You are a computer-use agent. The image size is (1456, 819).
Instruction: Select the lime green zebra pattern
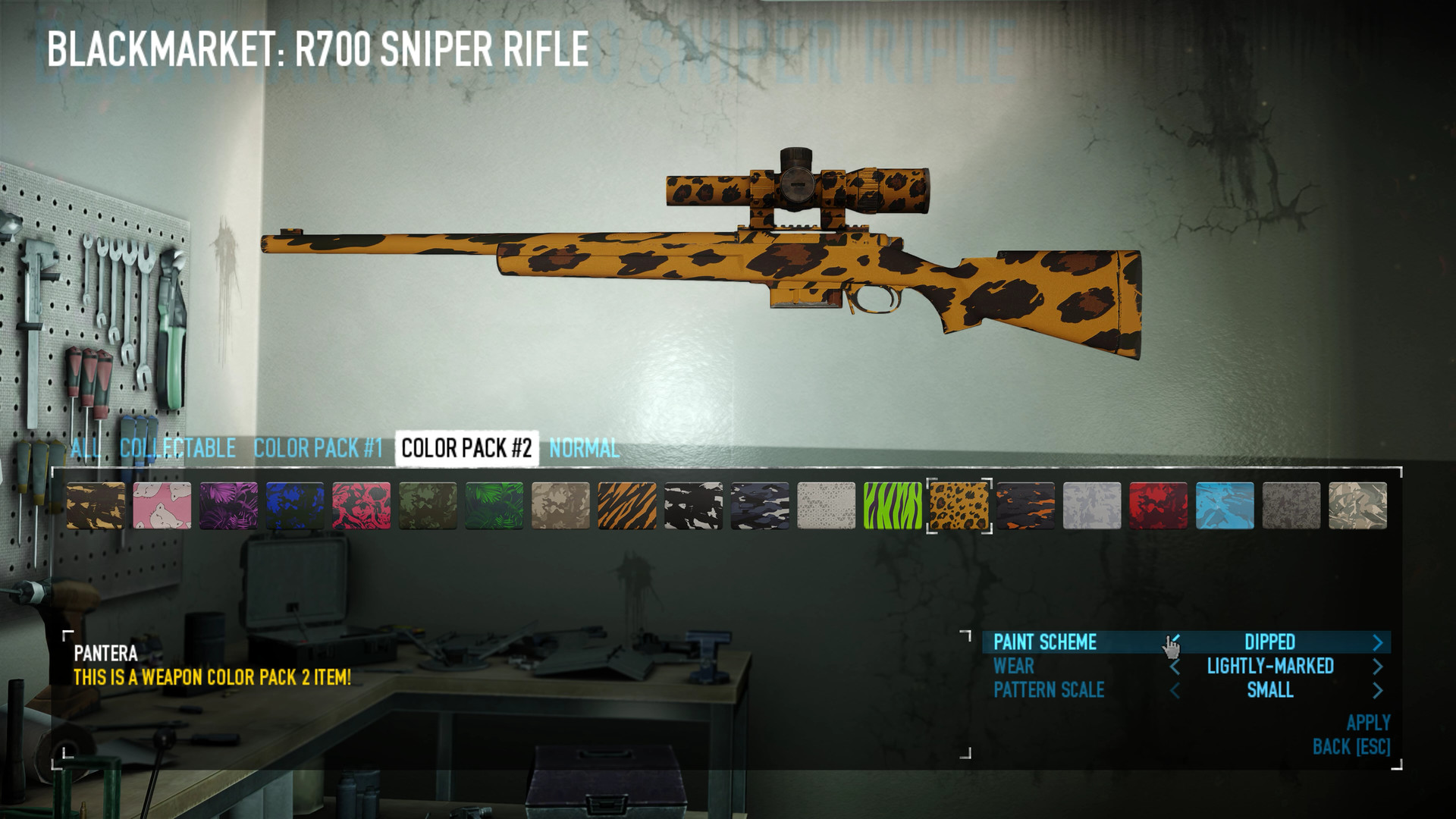coord(893,505)
